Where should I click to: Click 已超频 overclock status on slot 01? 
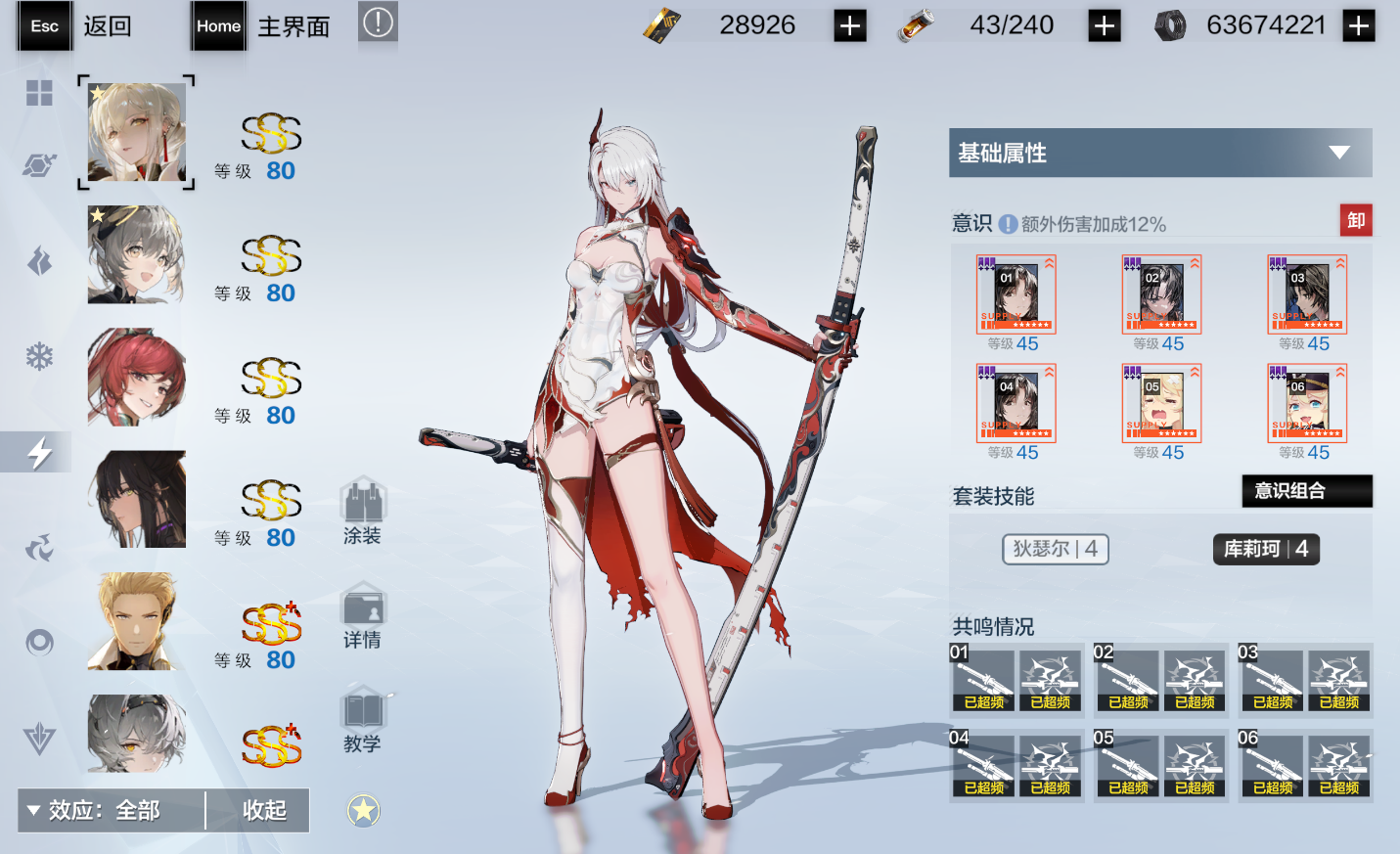(983, 701)
